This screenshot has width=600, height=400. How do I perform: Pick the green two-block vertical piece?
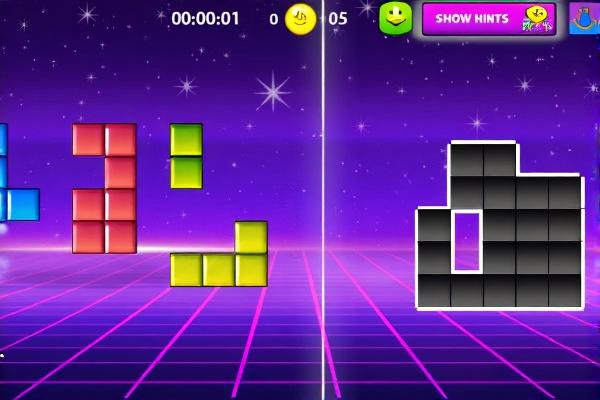(186, 156)
